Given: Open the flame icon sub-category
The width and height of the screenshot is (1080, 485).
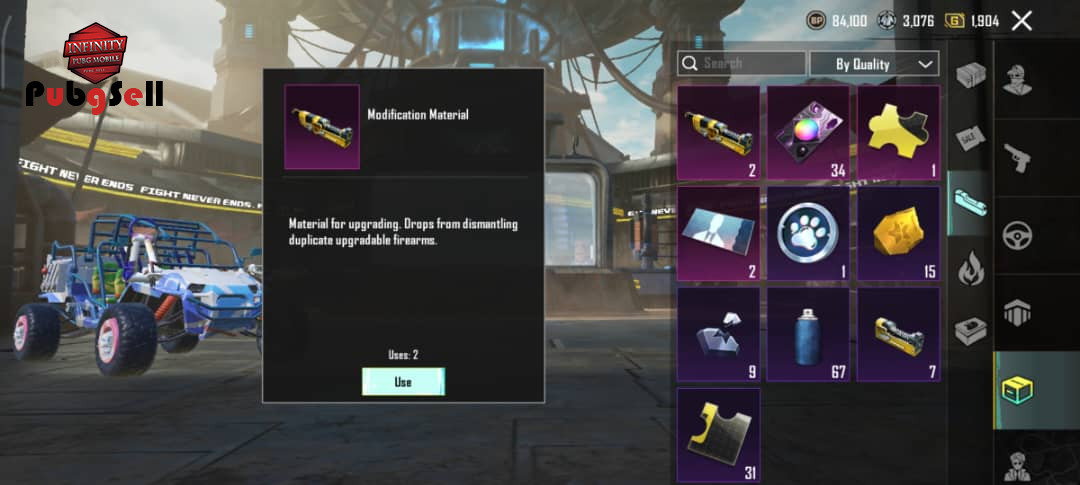Looking at the screenshot, I should (x=970, y=269).
